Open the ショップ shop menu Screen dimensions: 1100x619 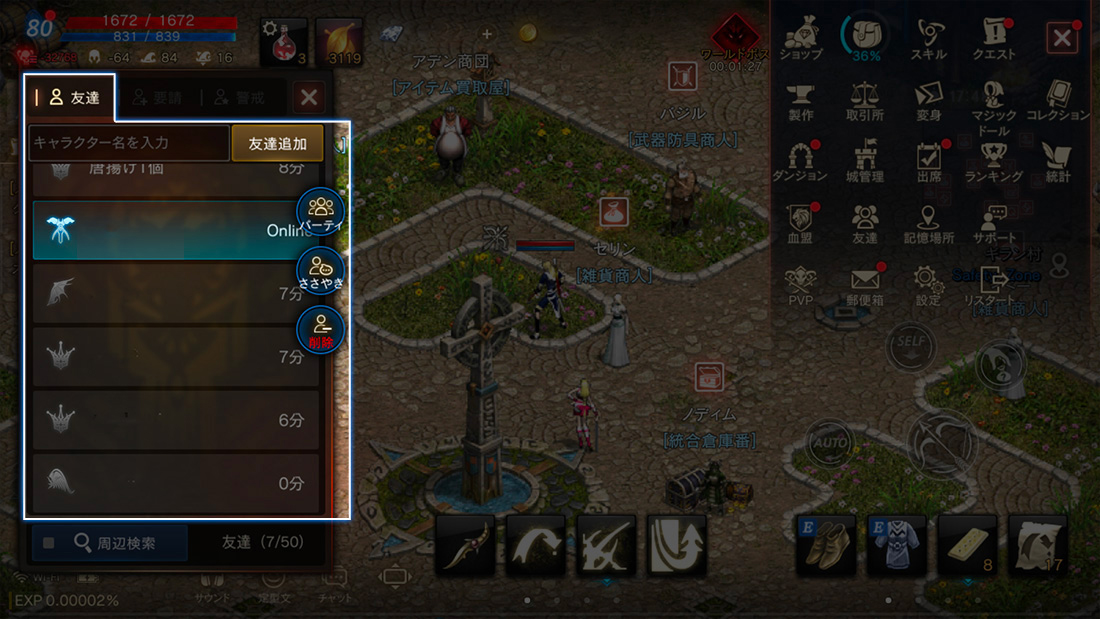800,38
